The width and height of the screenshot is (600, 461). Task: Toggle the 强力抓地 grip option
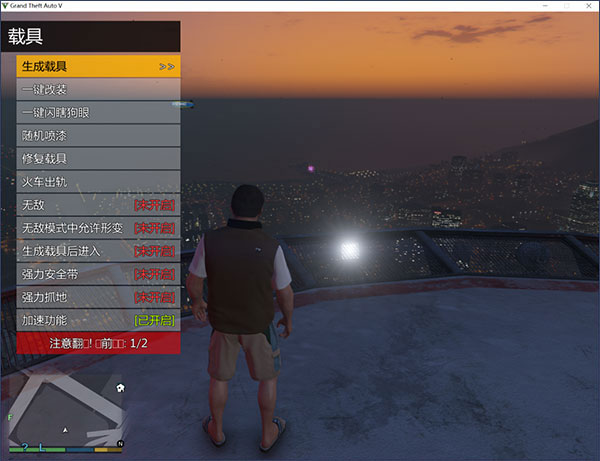click(x=98, y=297)
